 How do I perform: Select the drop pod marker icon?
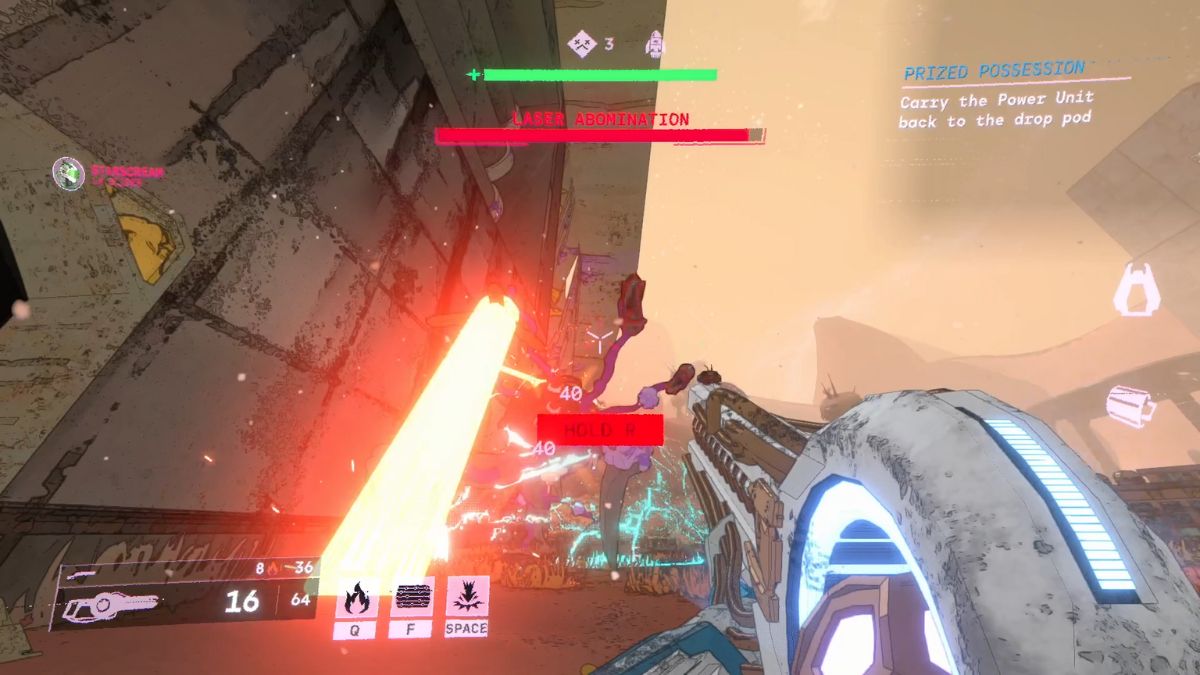(1137, 289)
